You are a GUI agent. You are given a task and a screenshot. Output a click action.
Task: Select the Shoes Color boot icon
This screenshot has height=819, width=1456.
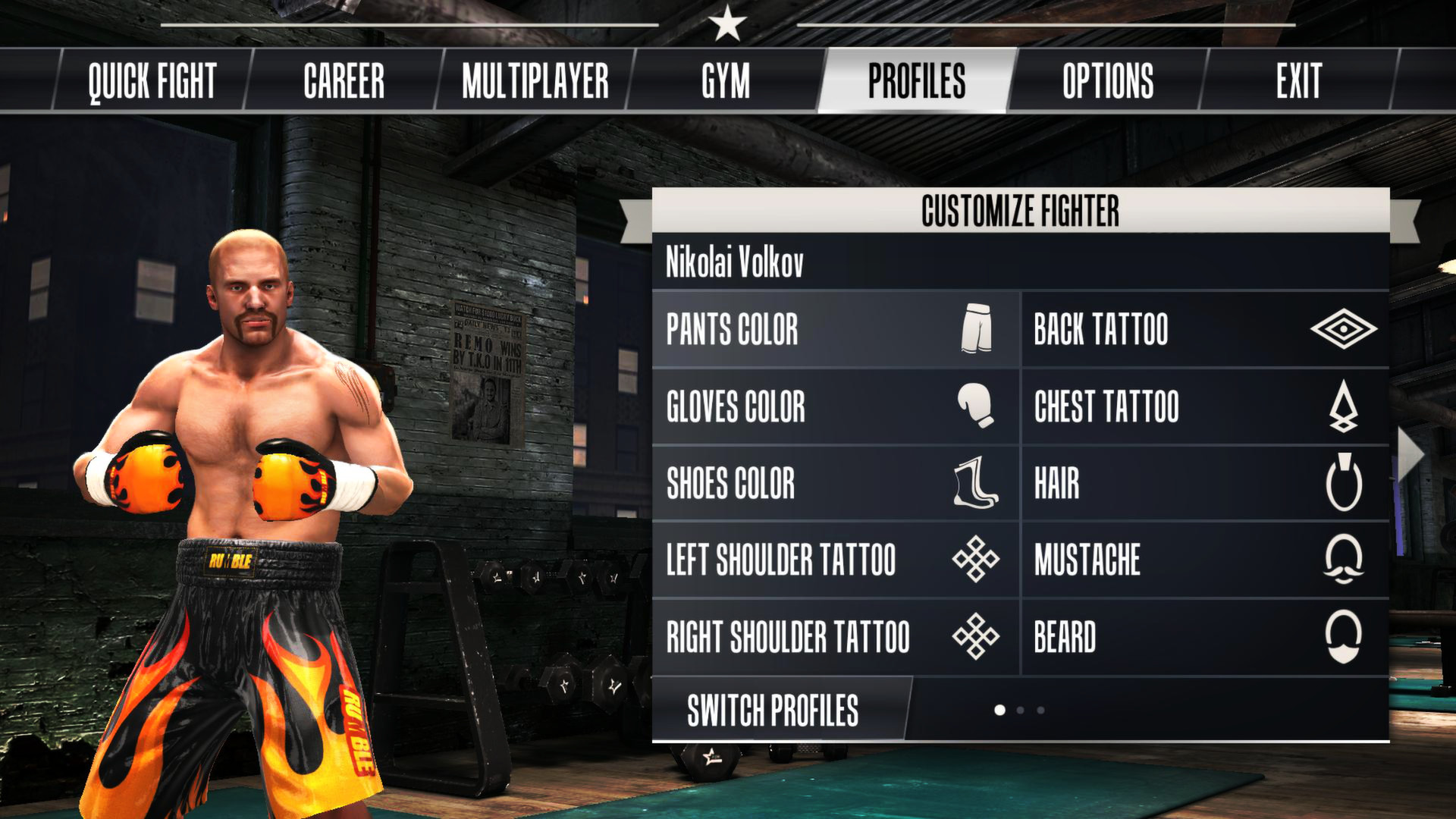978,484
